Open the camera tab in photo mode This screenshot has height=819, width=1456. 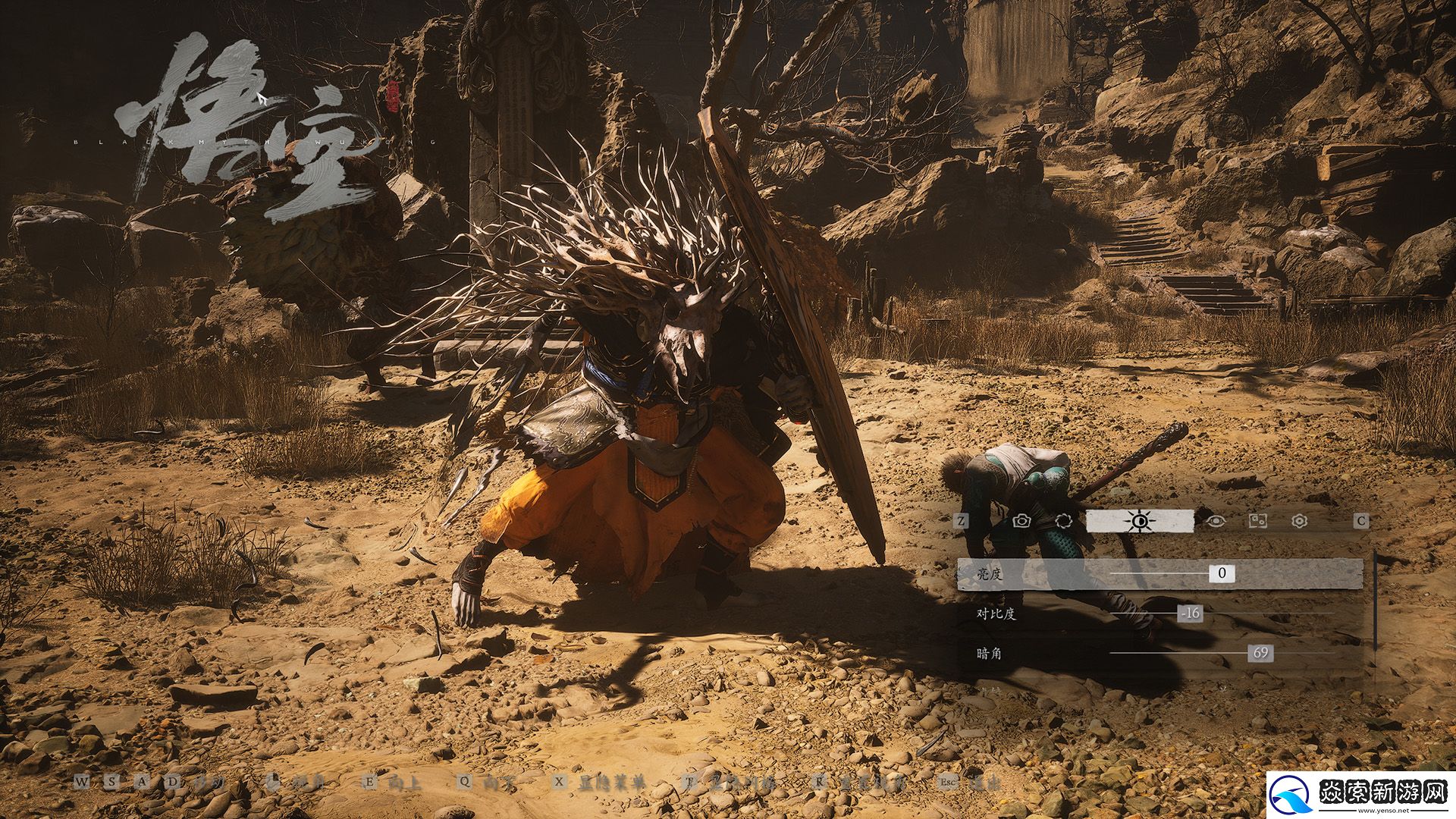tap(1021, 521)
